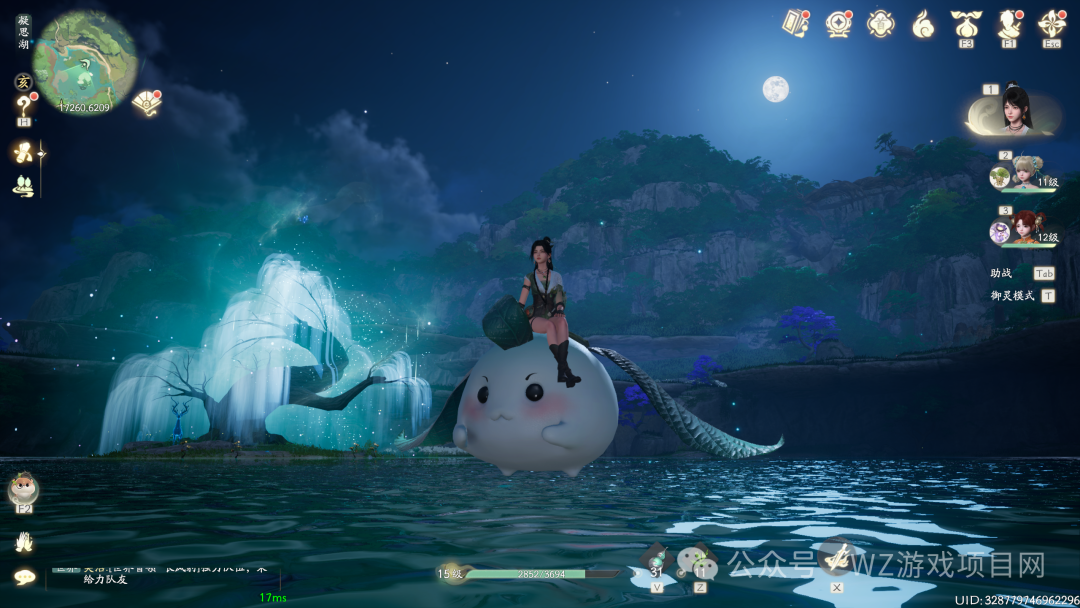
Task: Open the circular minimap
Action: coord(84,61)
